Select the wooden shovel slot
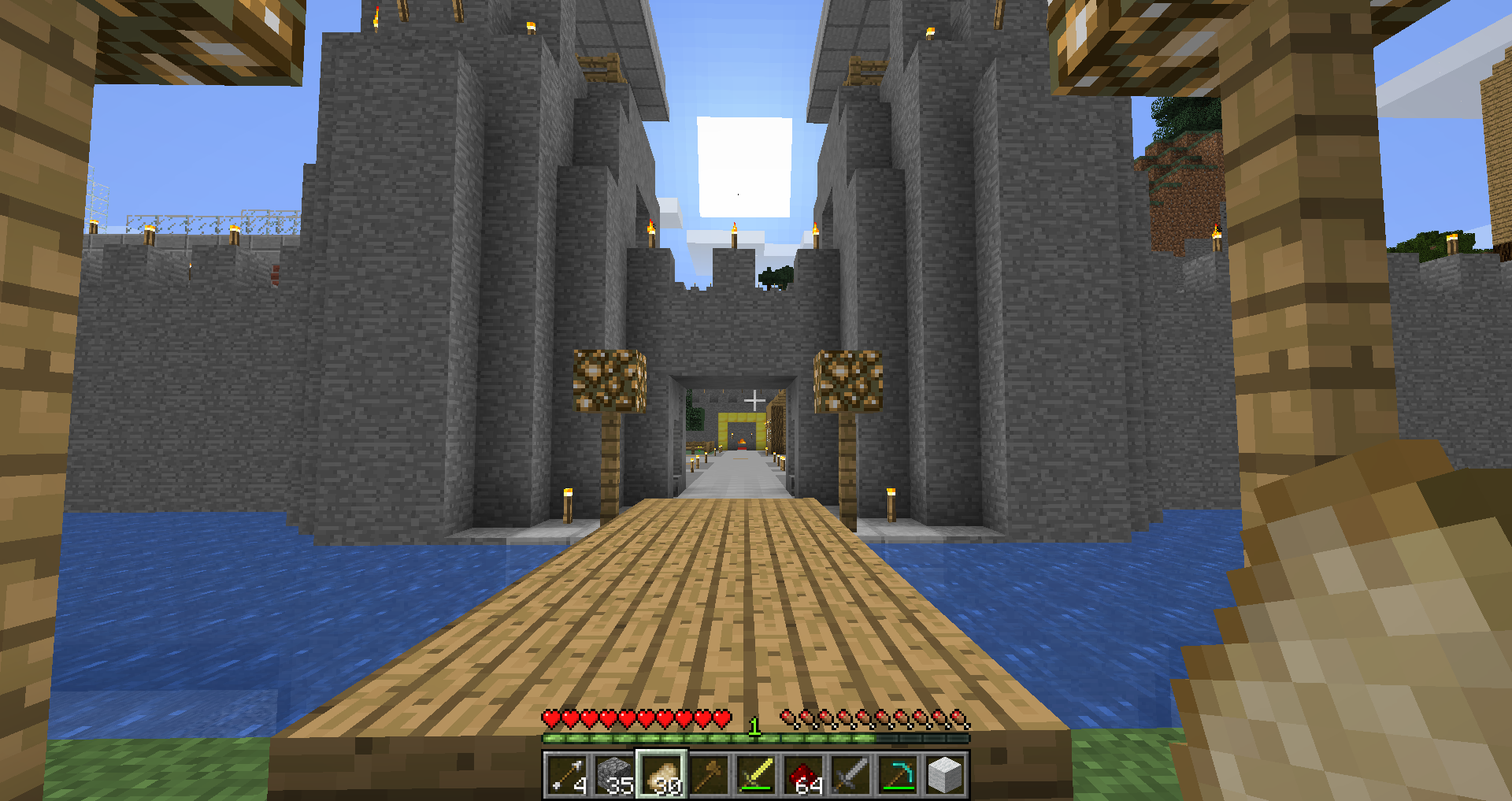Viewport: 1512px width, 801px height. 709,775
